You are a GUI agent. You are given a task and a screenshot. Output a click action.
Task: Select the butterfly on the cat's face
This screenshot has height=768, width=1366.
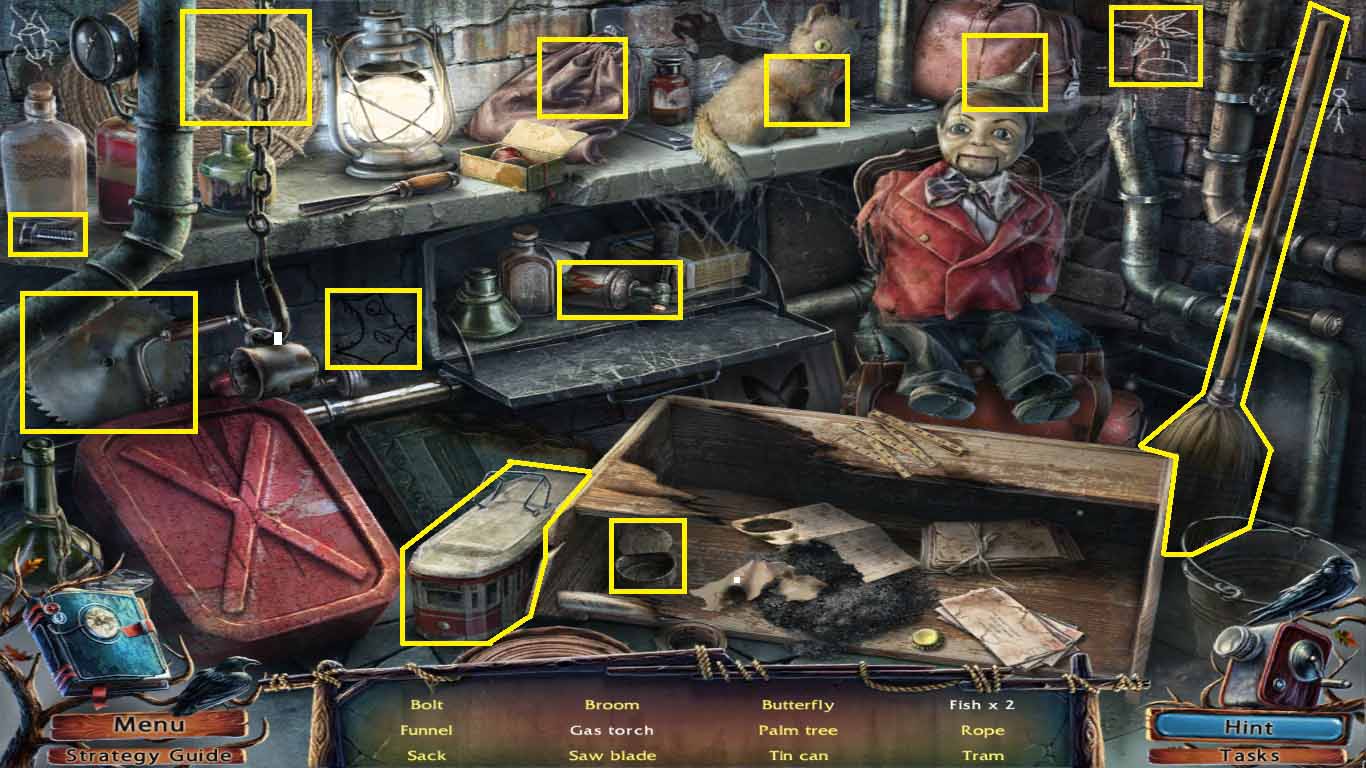[x=806, y=92]
